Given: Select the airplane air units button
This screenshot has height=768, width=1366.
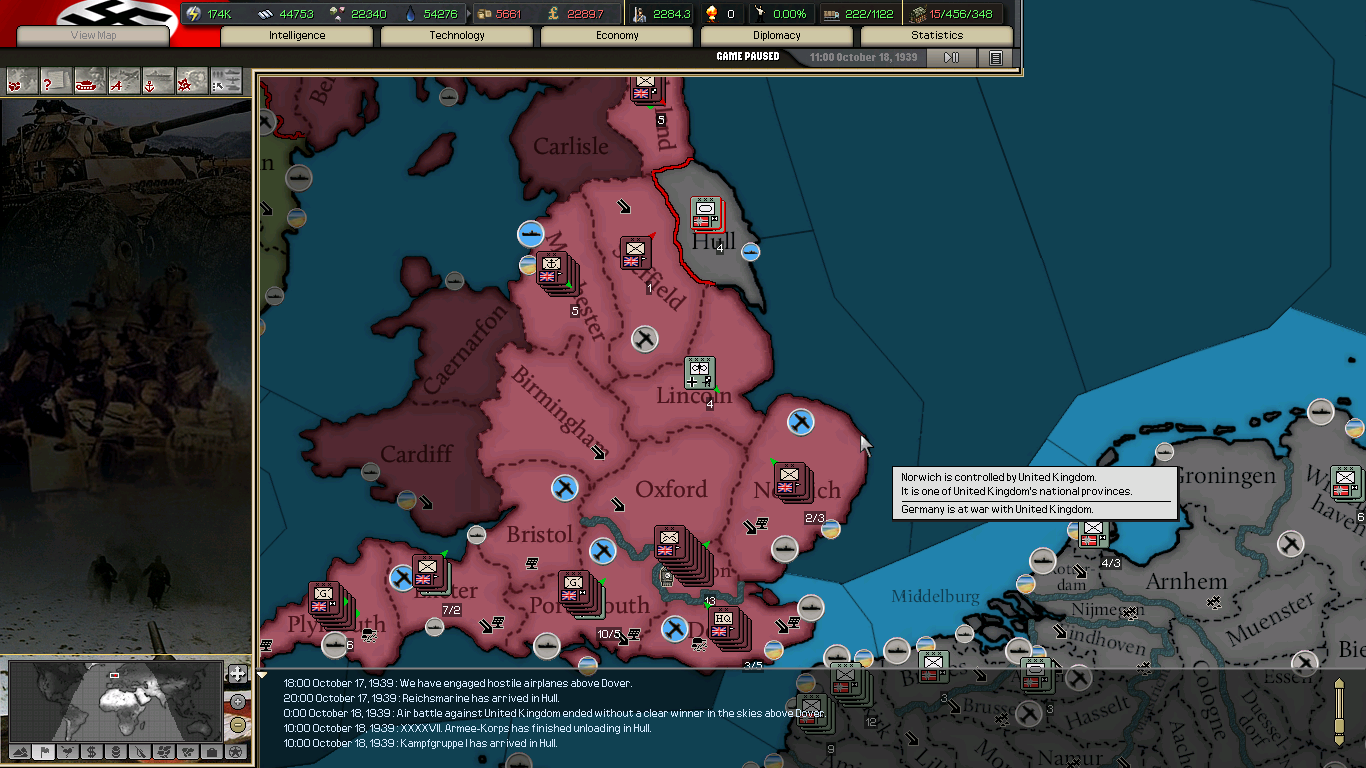Looking at the screenshot, I should [124, 81].
